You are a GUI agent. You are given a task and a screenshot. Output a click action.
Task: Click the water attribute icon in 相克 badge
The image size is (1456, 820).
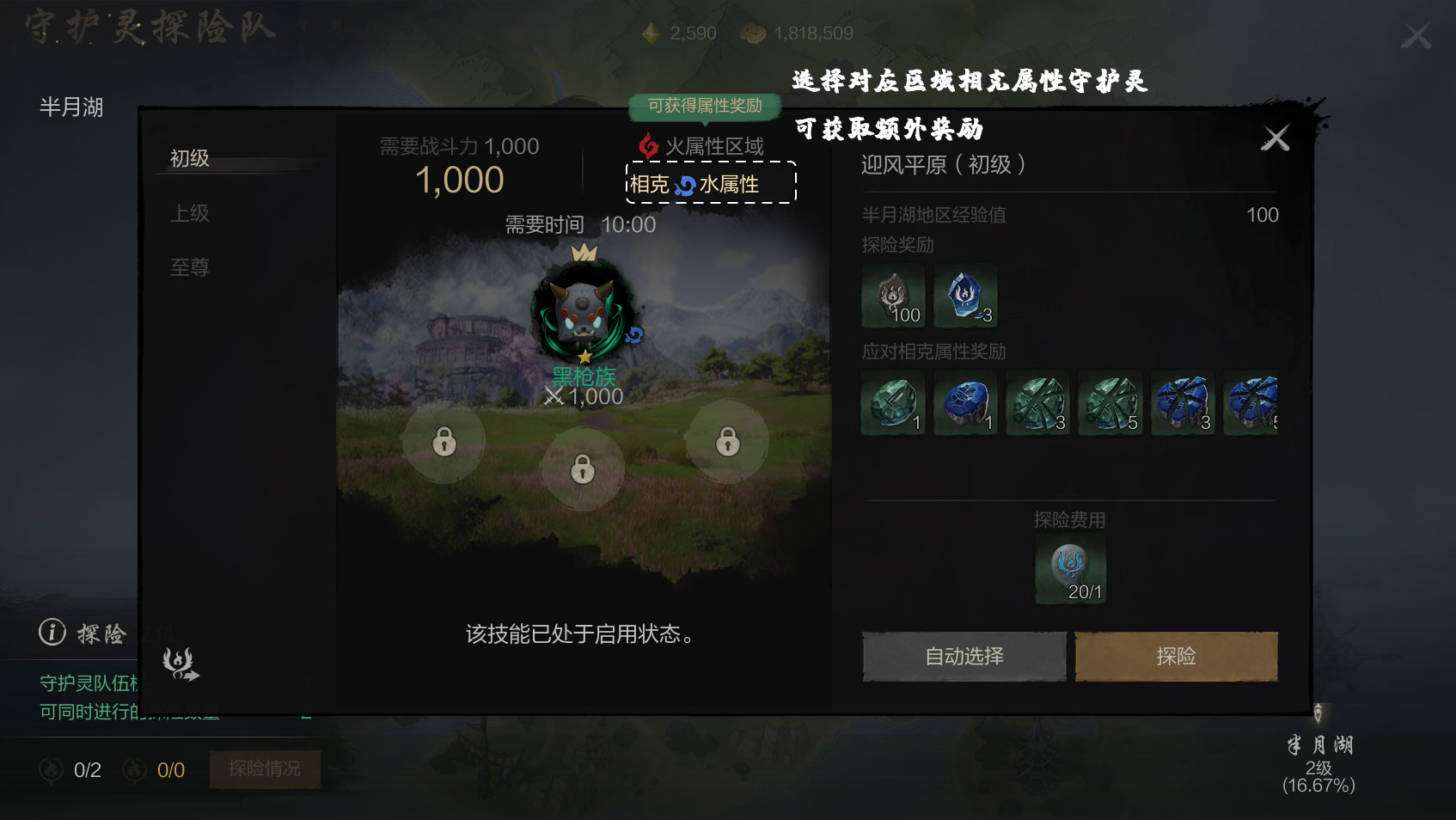pyautogui.click(x=685, y=184)
